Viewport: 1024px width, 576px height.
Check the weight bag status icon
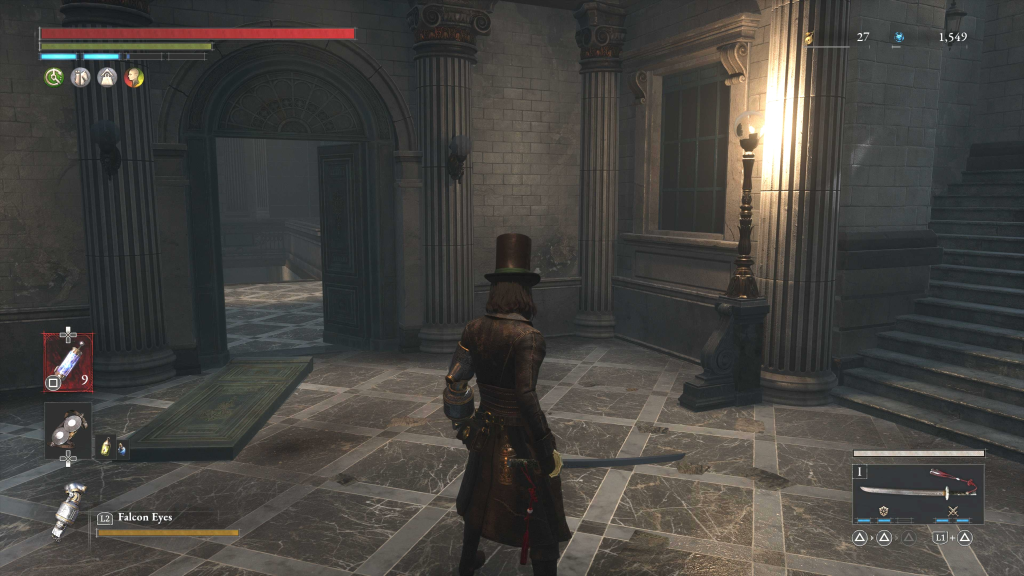[107, 77]
